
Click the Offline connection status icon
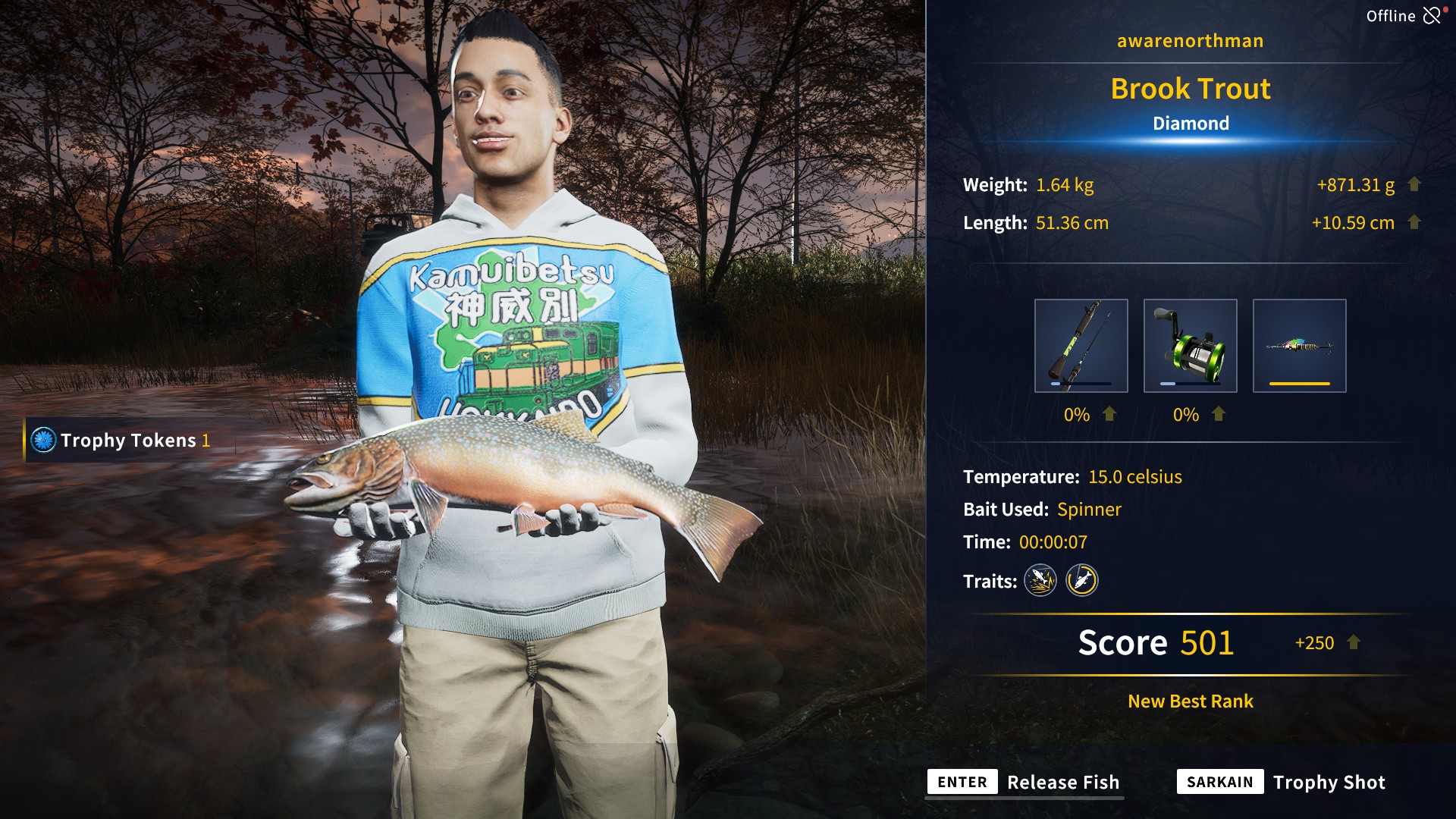[1431, 16]
